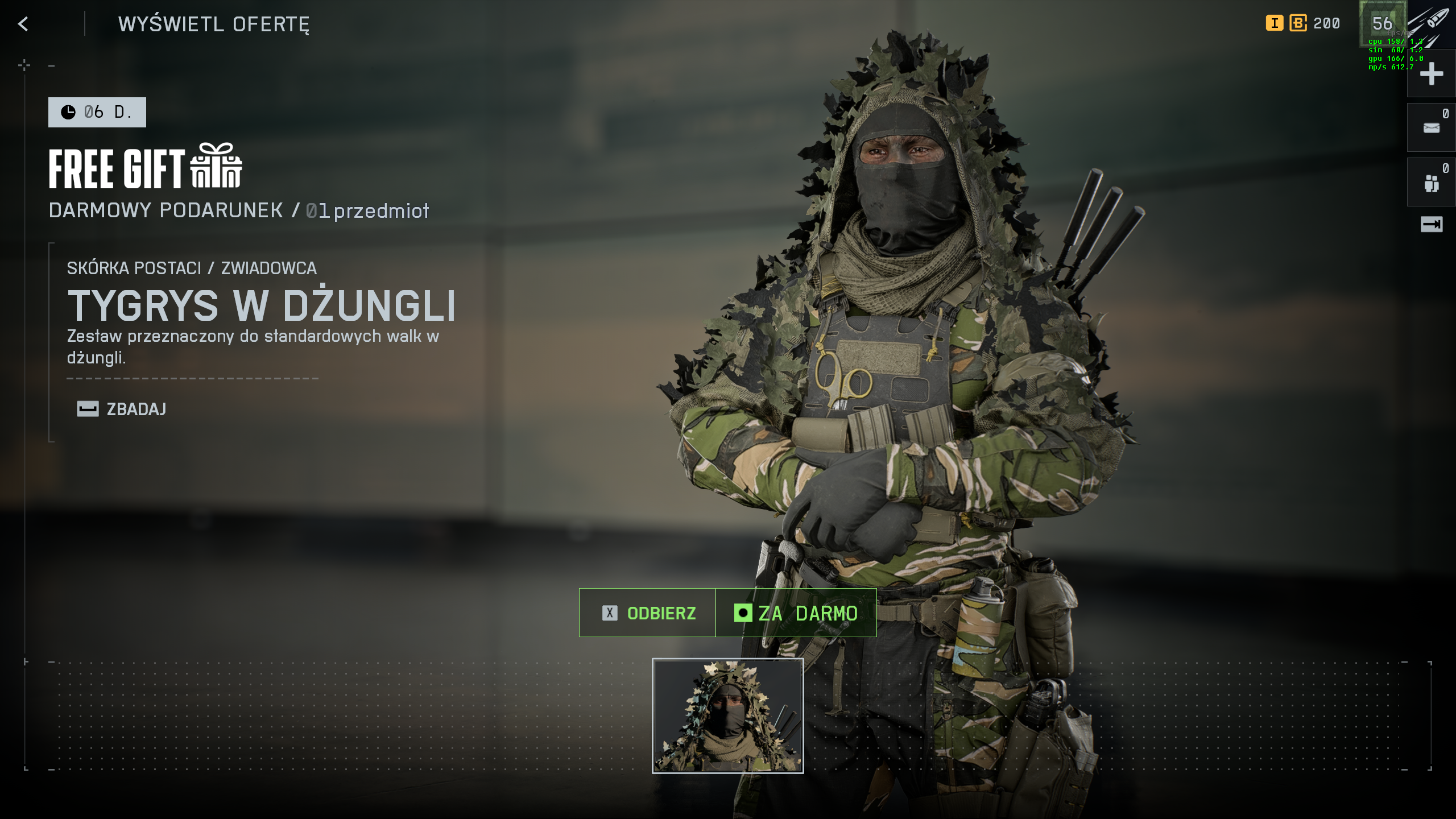Select the Tygrys w Dżungli skin thumbnail

(727, 715)
